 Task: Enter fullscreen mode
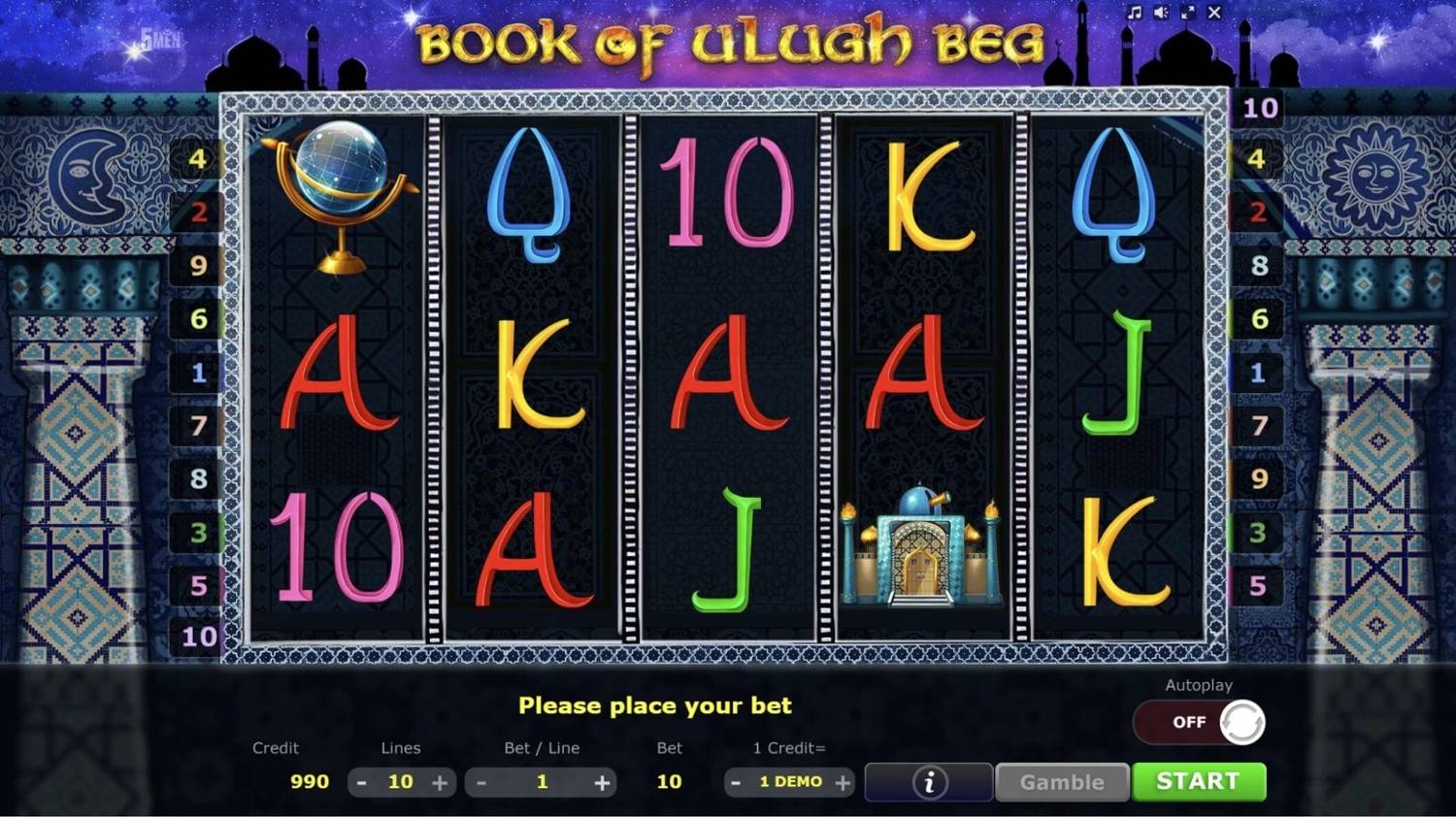[x=1188, y=14]
